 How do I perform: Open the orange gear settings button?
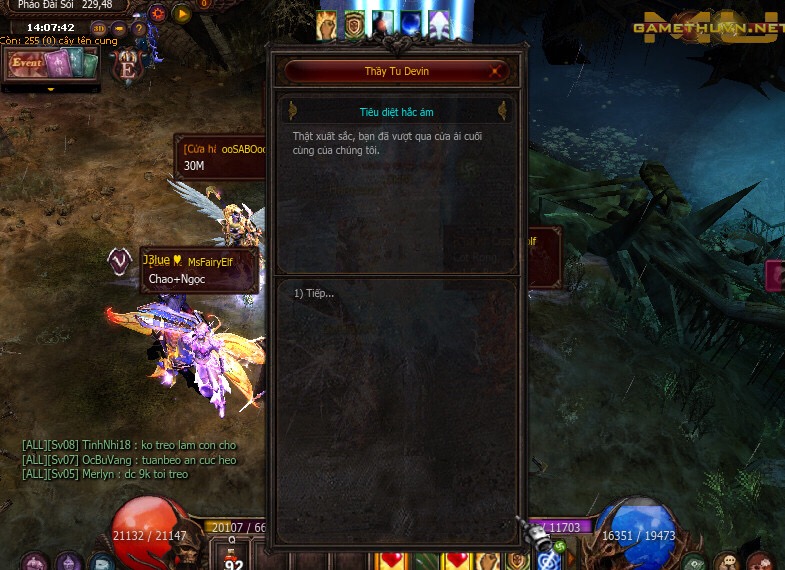(x=158, y=14)
